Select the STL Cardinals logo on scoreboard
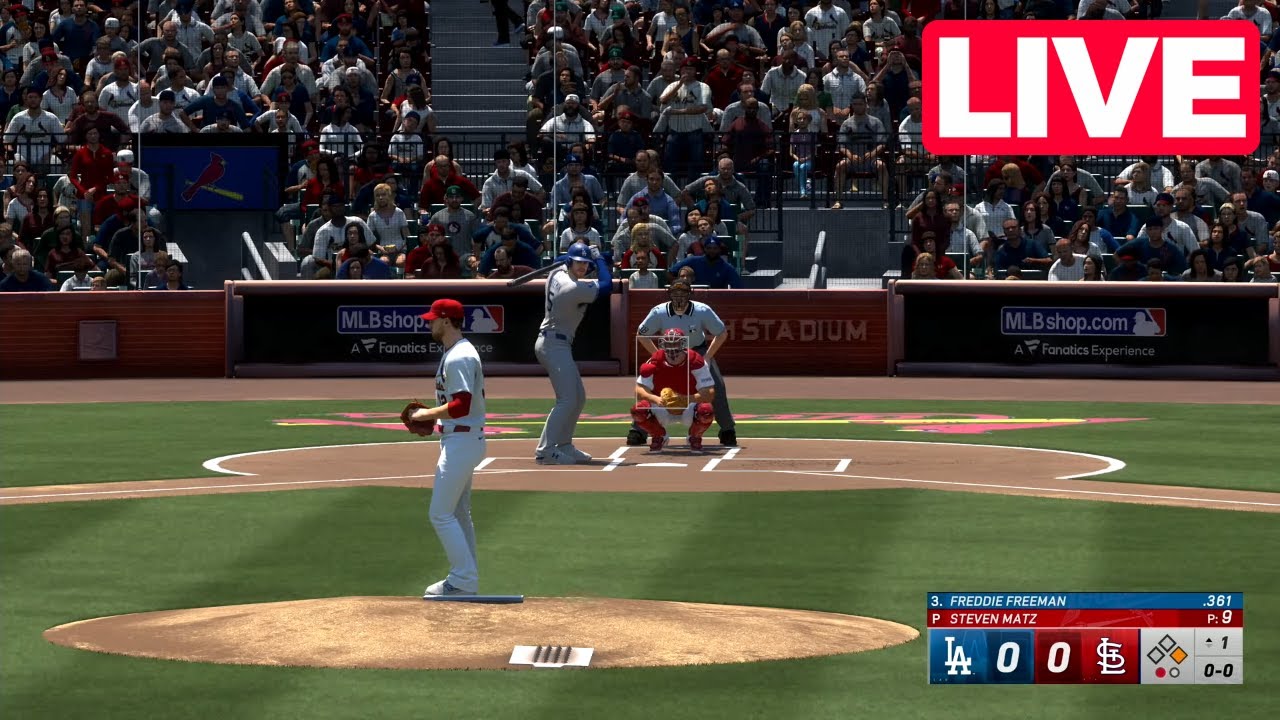Screen dimensions: 1280x720 [1110, 655]
